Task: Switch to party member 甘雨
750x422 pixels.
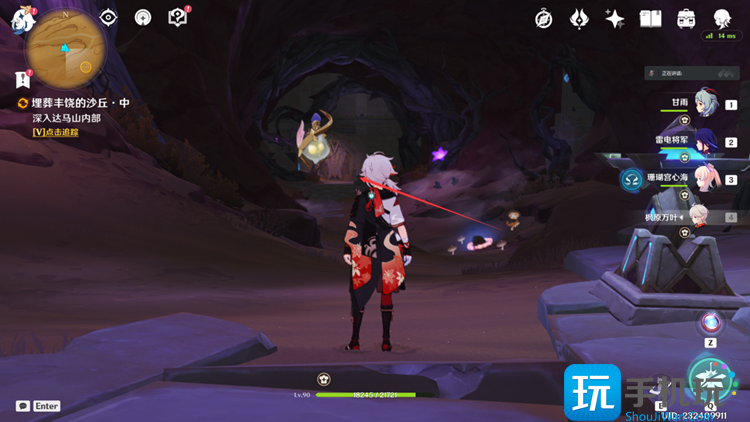Action: click(x=708, y=102)
